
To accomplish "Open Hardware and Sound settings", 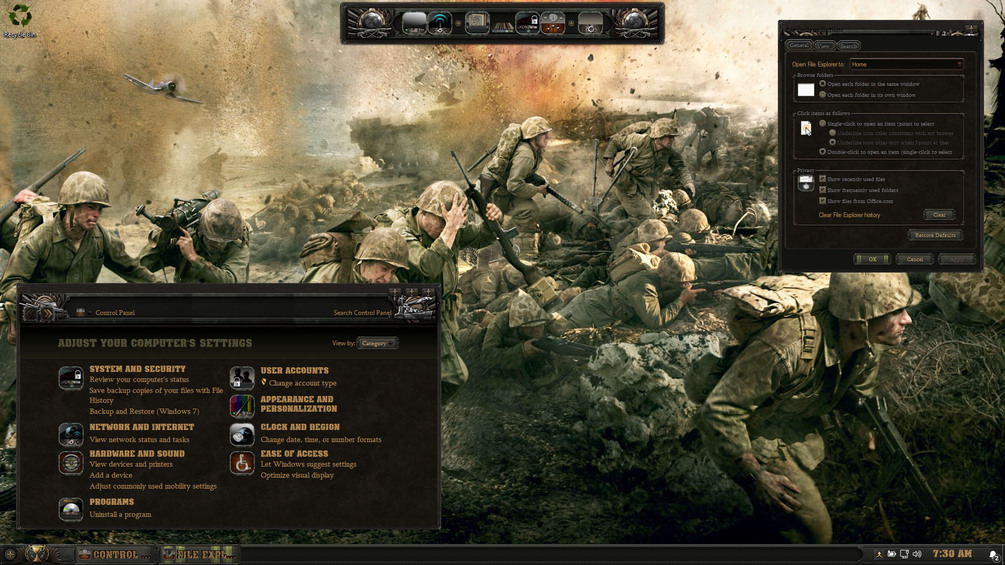I will click(136, 453).
